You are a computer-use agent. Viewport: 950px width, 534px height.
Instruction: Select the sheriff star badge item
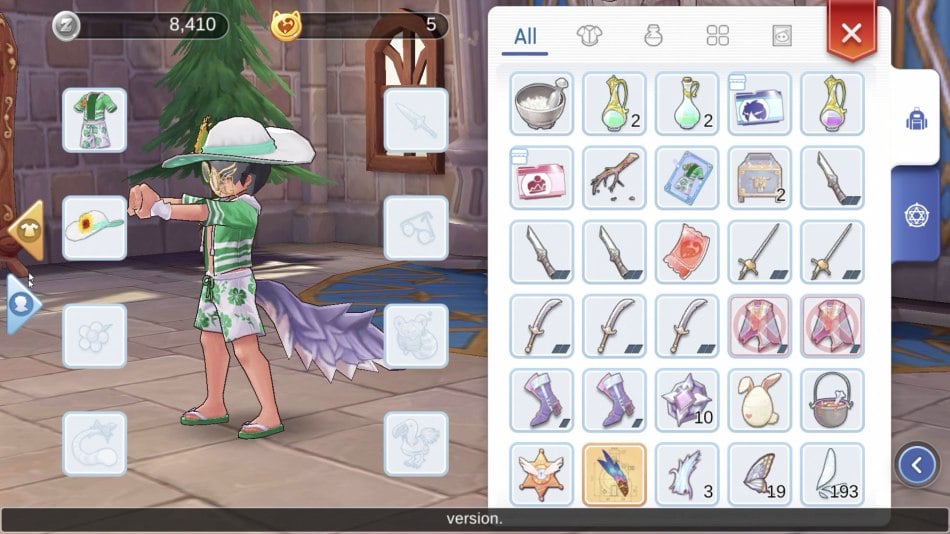(541, 473)
